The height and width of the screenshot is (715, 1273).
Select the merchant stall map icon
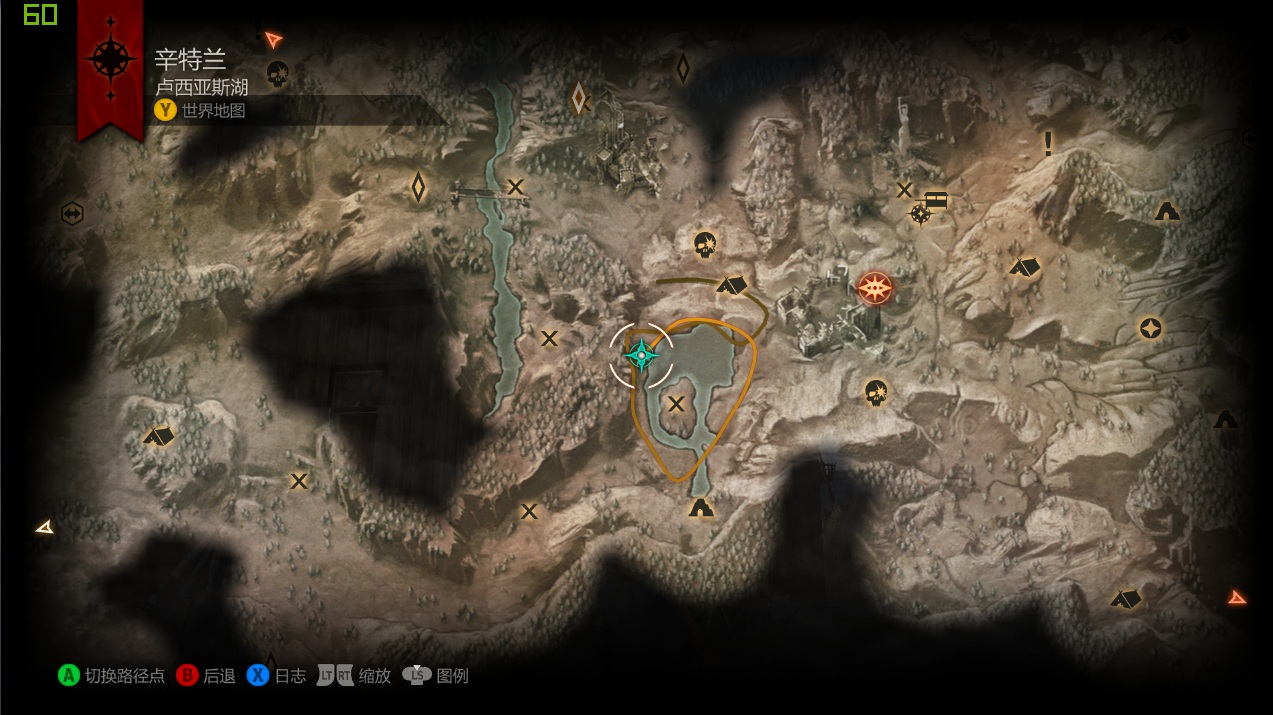coord(936,198)
